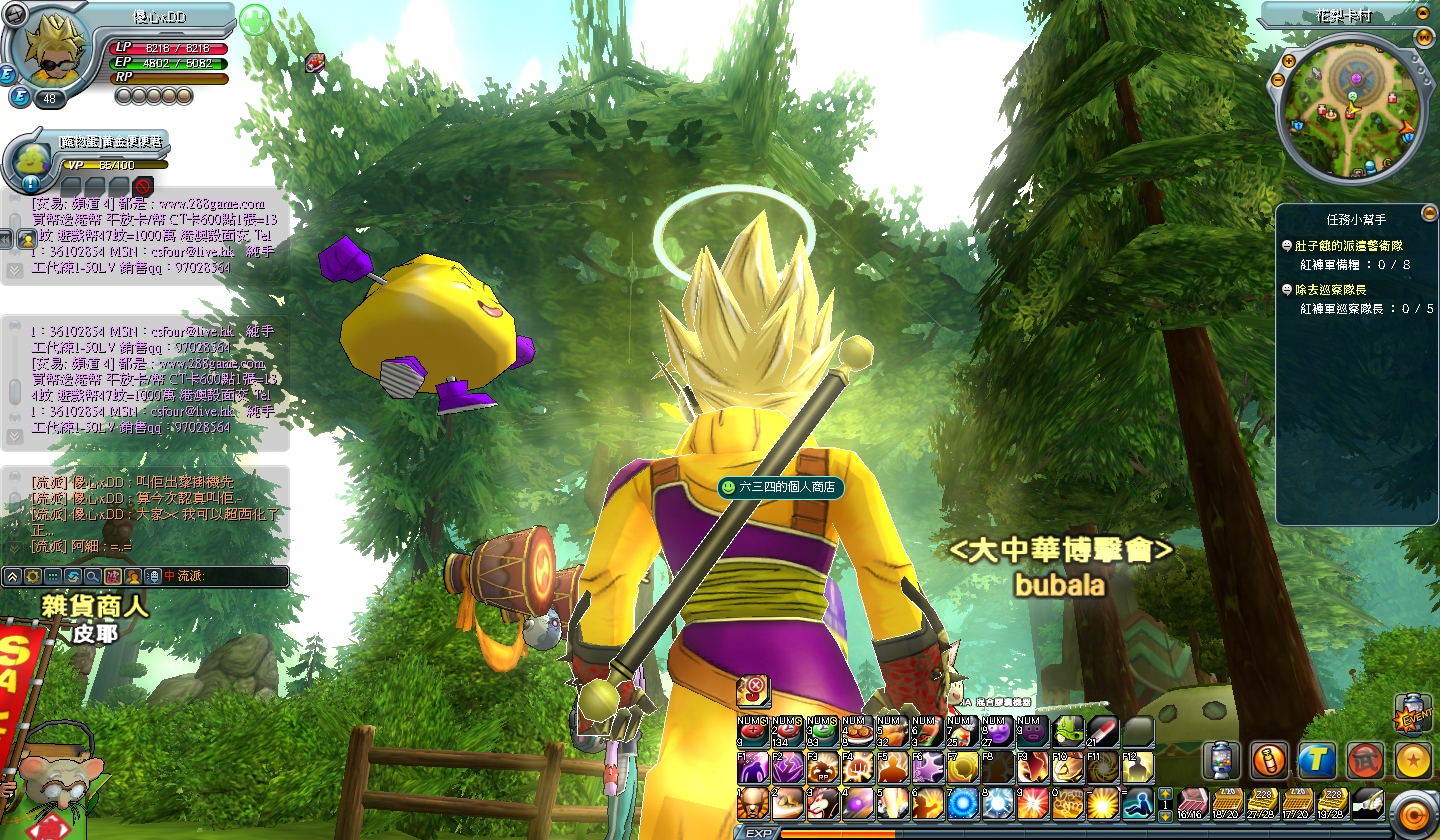
Task: Open the orange dragon ball star icon
Action: tap(1413, 760)
